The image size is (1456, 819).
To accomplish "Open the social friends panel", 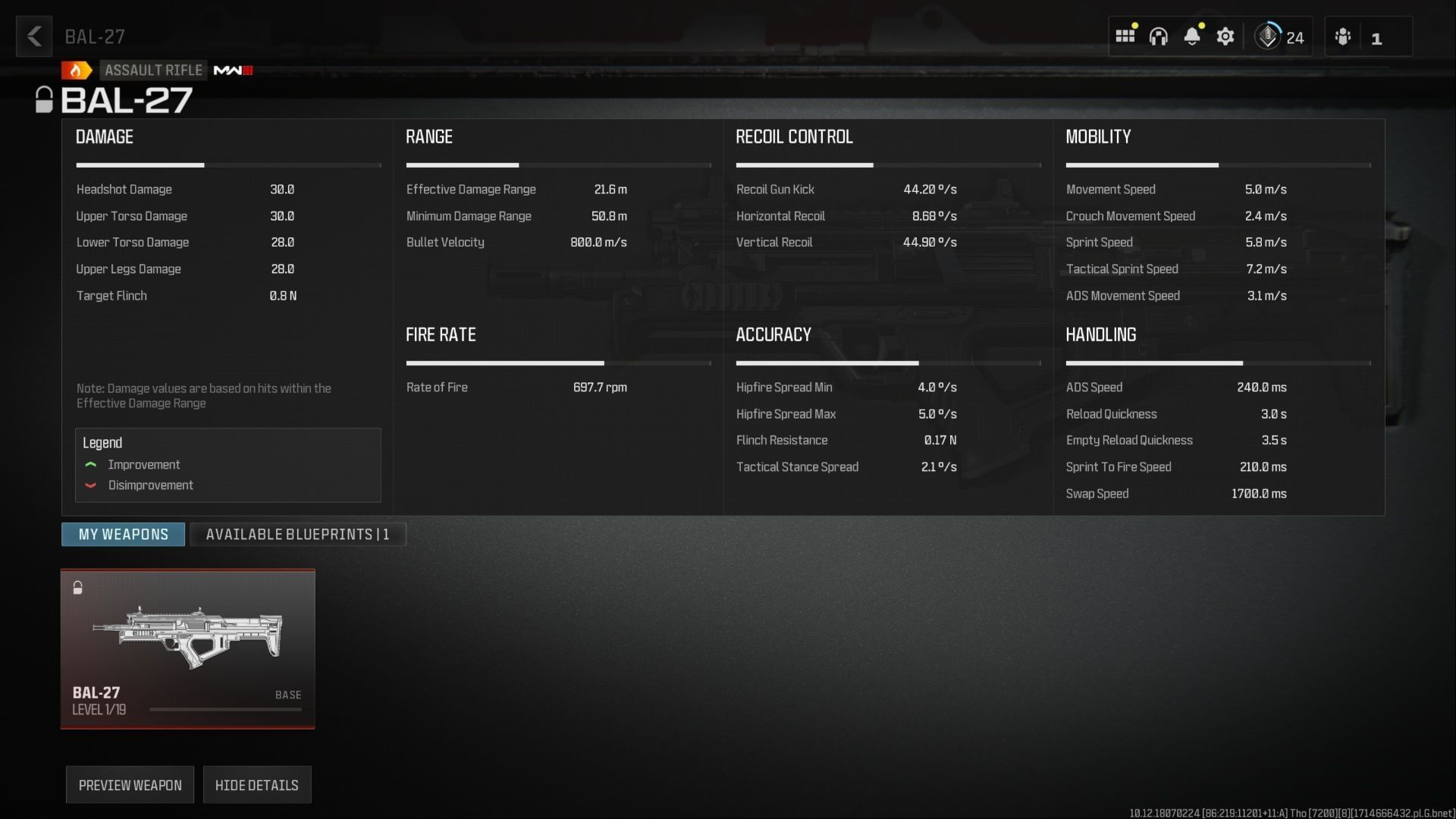I will (1343, 36).
